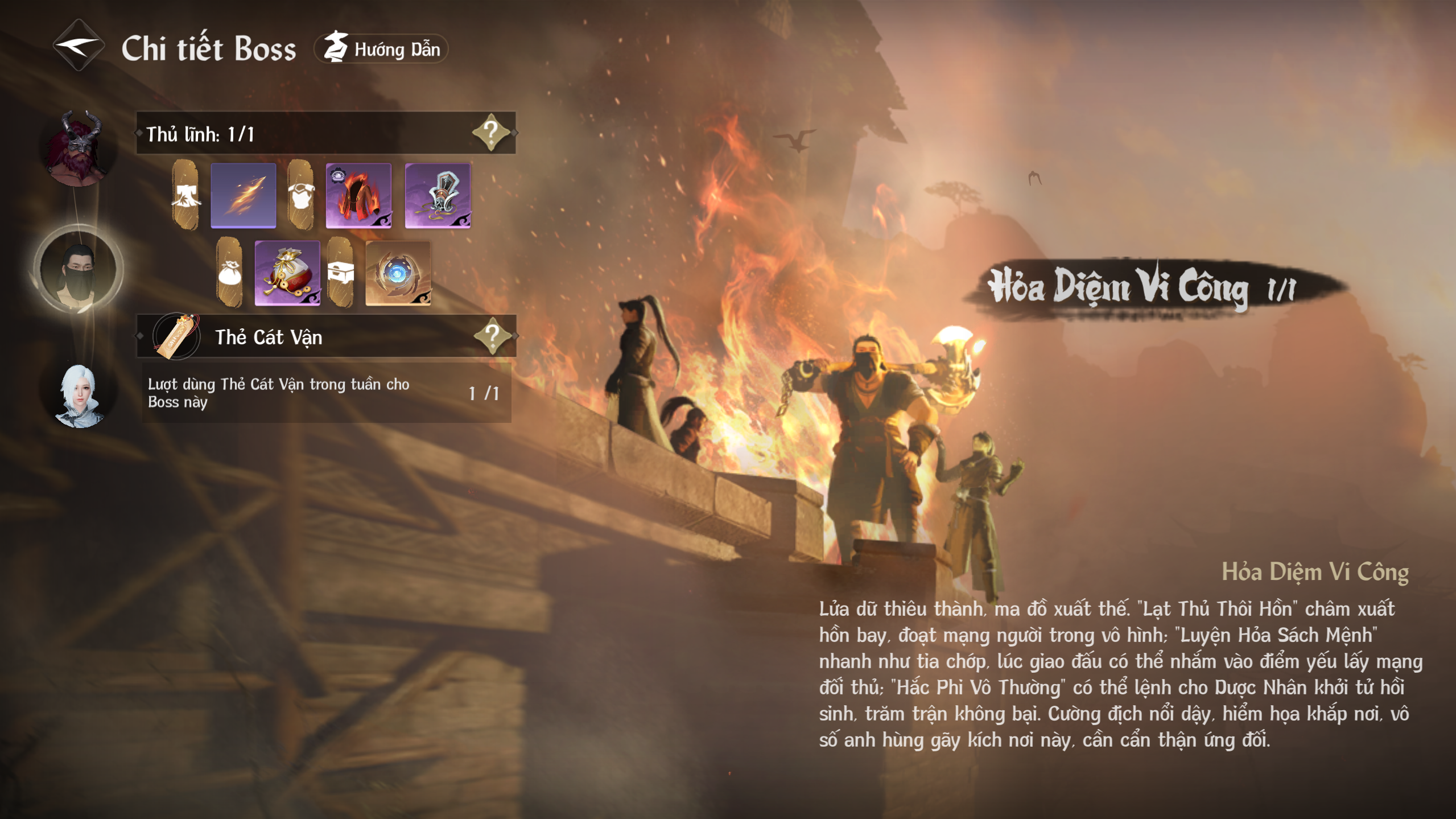The image size is (1456, 819).
Task: Show help for Thẻ Cát Vận
Action: (x=492, y=336)
